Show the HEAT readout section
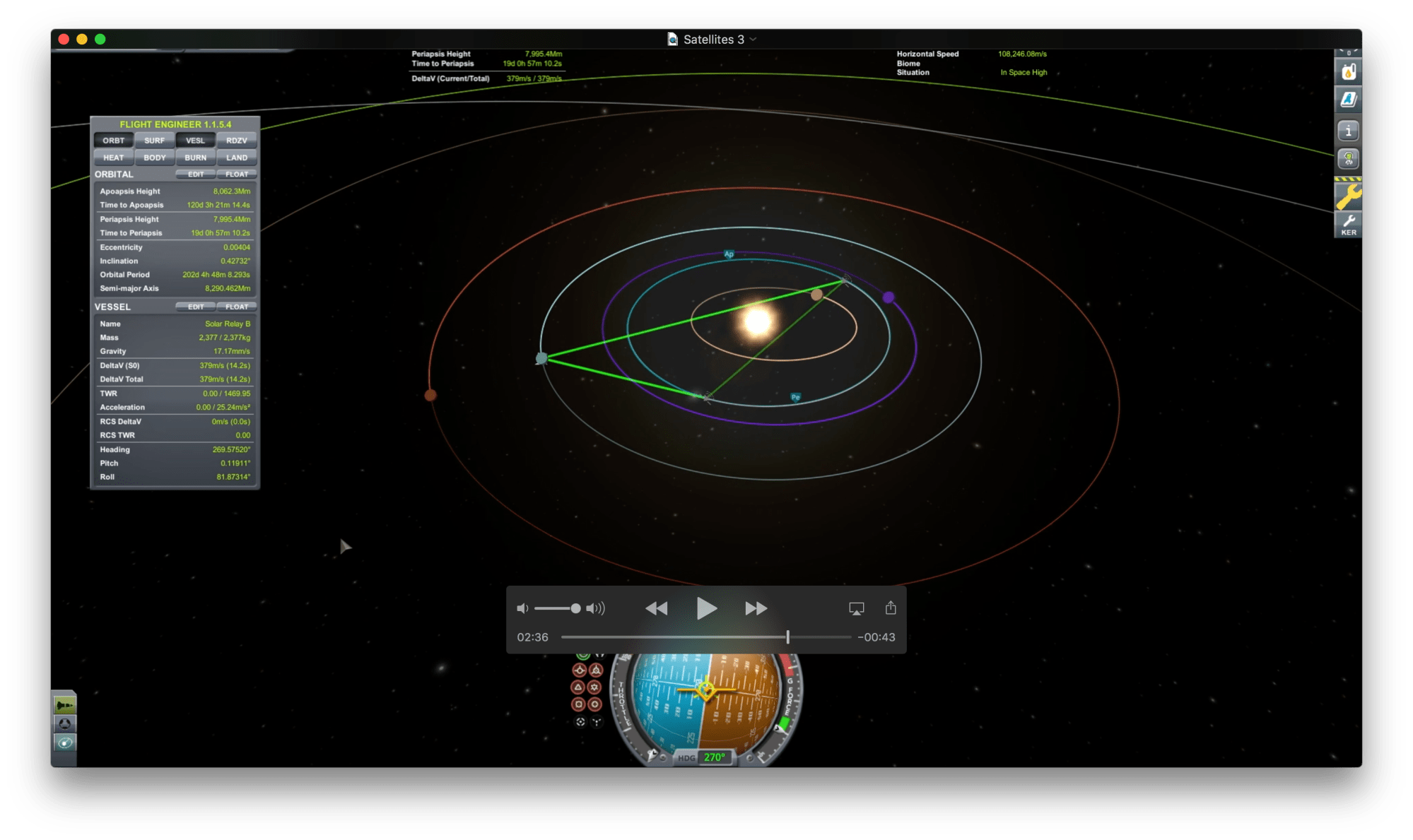Image resolution: width=1413 pixels, height=840 pixels. point(113,158)
